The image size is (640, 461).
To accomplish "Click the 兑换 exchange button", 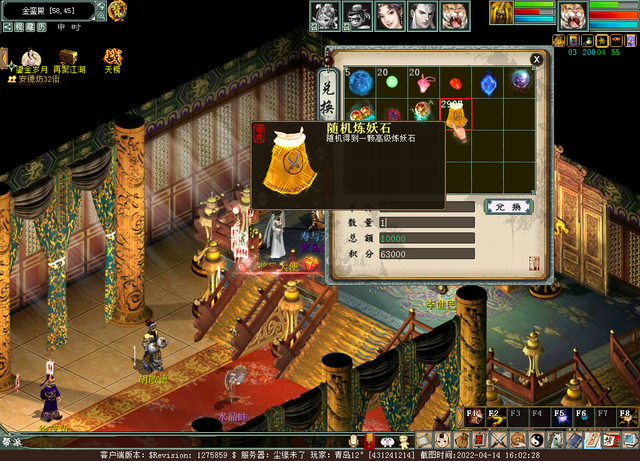I will click(508, 206).
